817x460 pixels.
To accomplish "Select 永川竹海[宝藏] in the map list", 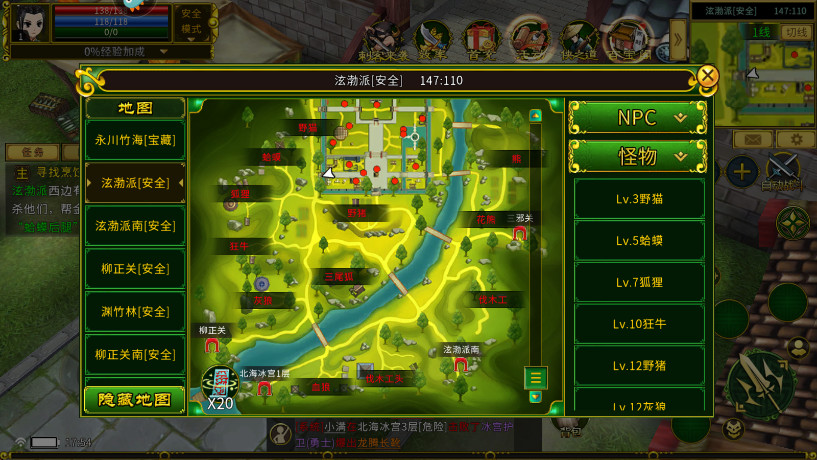I will click(135, 141).
